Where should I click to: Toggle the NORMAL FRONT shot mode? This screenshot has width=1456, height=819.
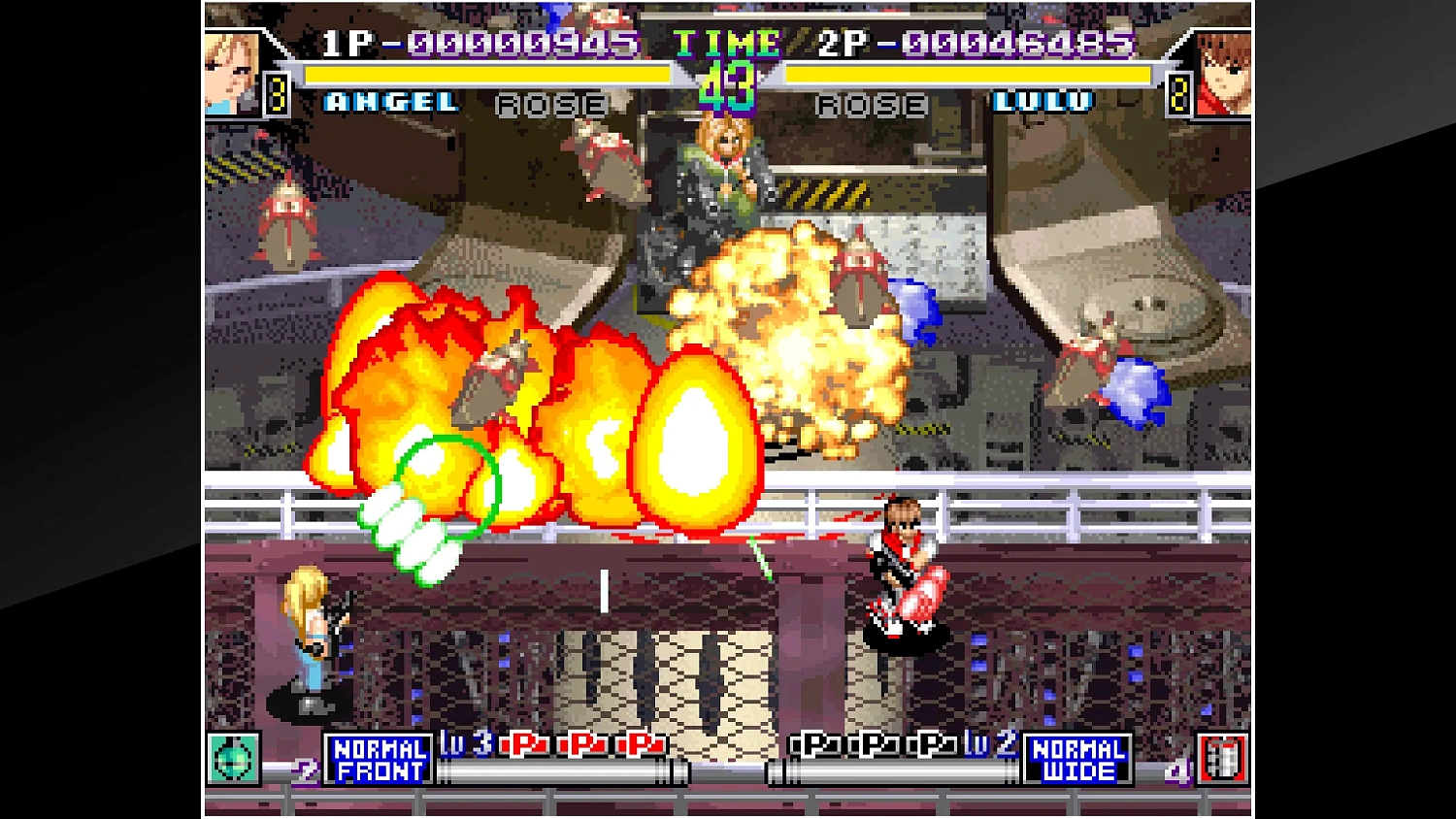click(x=379, y=758)
